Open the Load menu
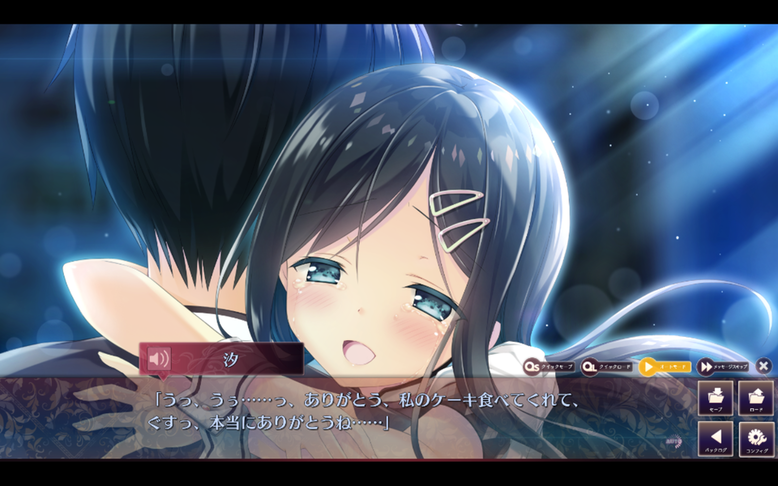778x486 pixels. tap(756, 398)
